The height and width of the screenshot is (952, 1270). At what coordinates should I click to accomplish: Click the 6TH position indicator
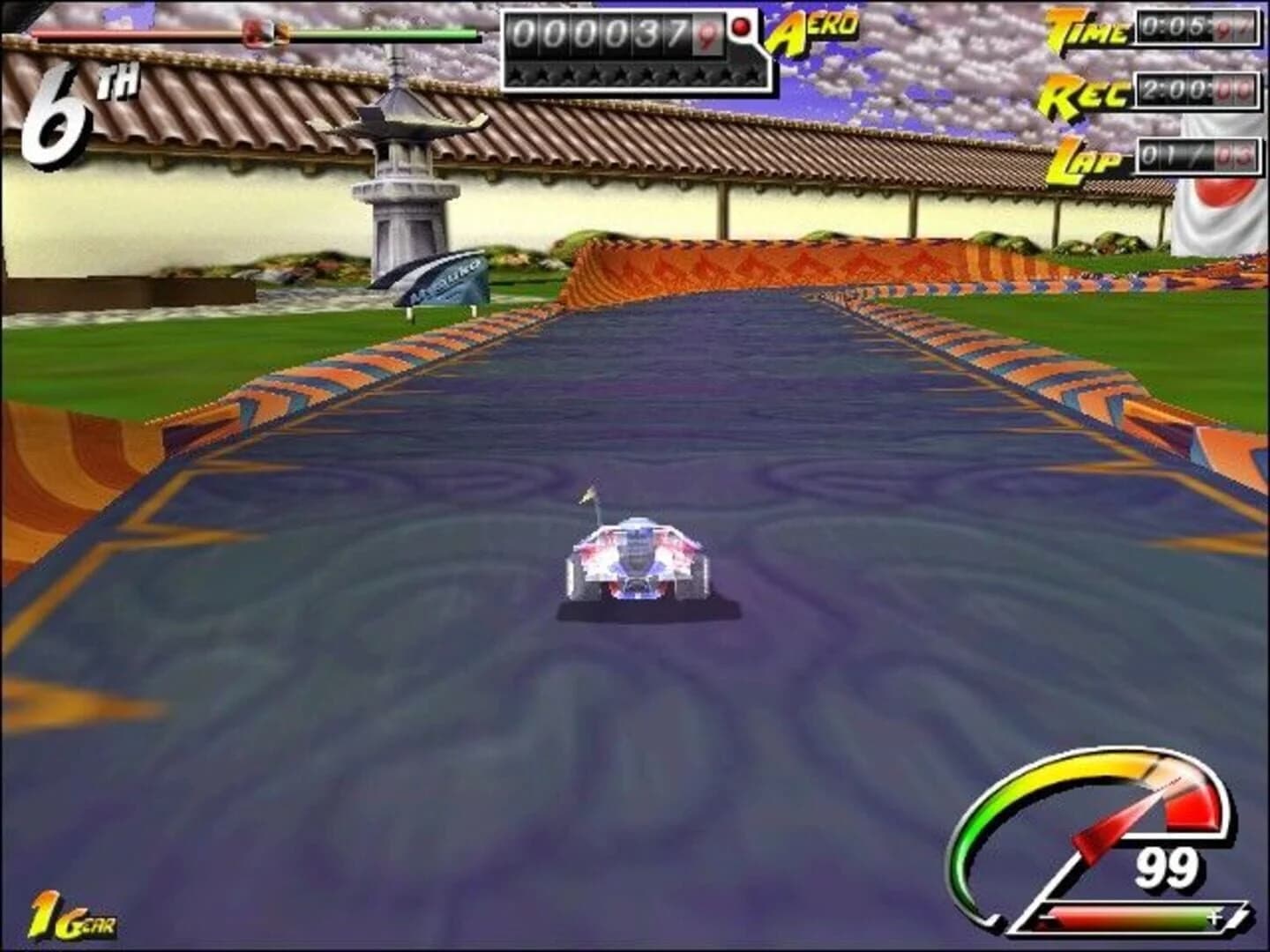click(x=66, y=106)
